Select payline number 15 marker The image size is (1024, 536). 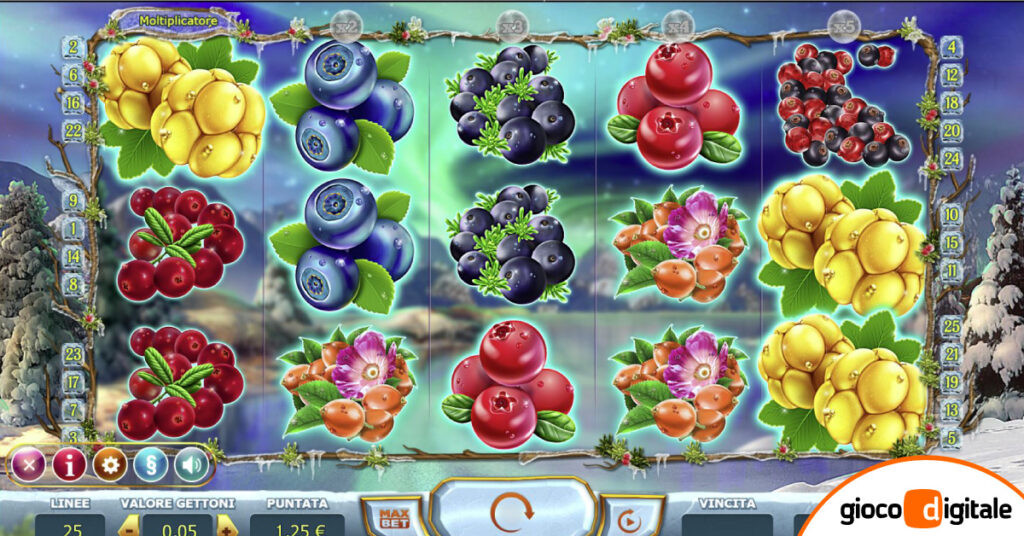951,242
